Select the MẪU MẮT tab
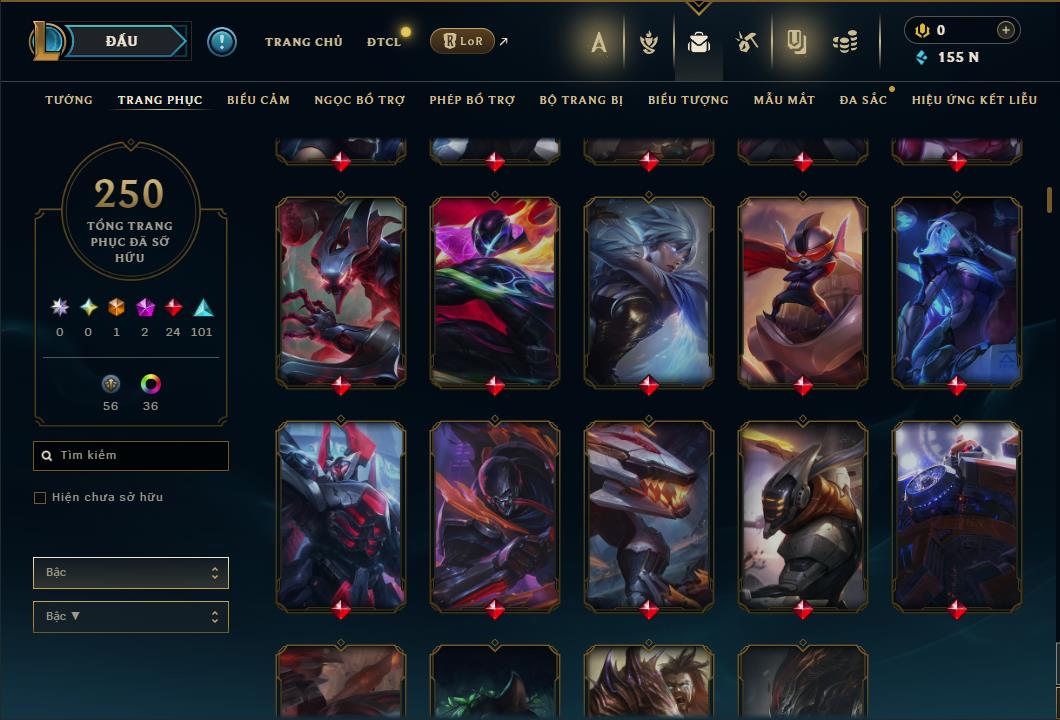Screen dimensions: 1060x720 [784, 100]
